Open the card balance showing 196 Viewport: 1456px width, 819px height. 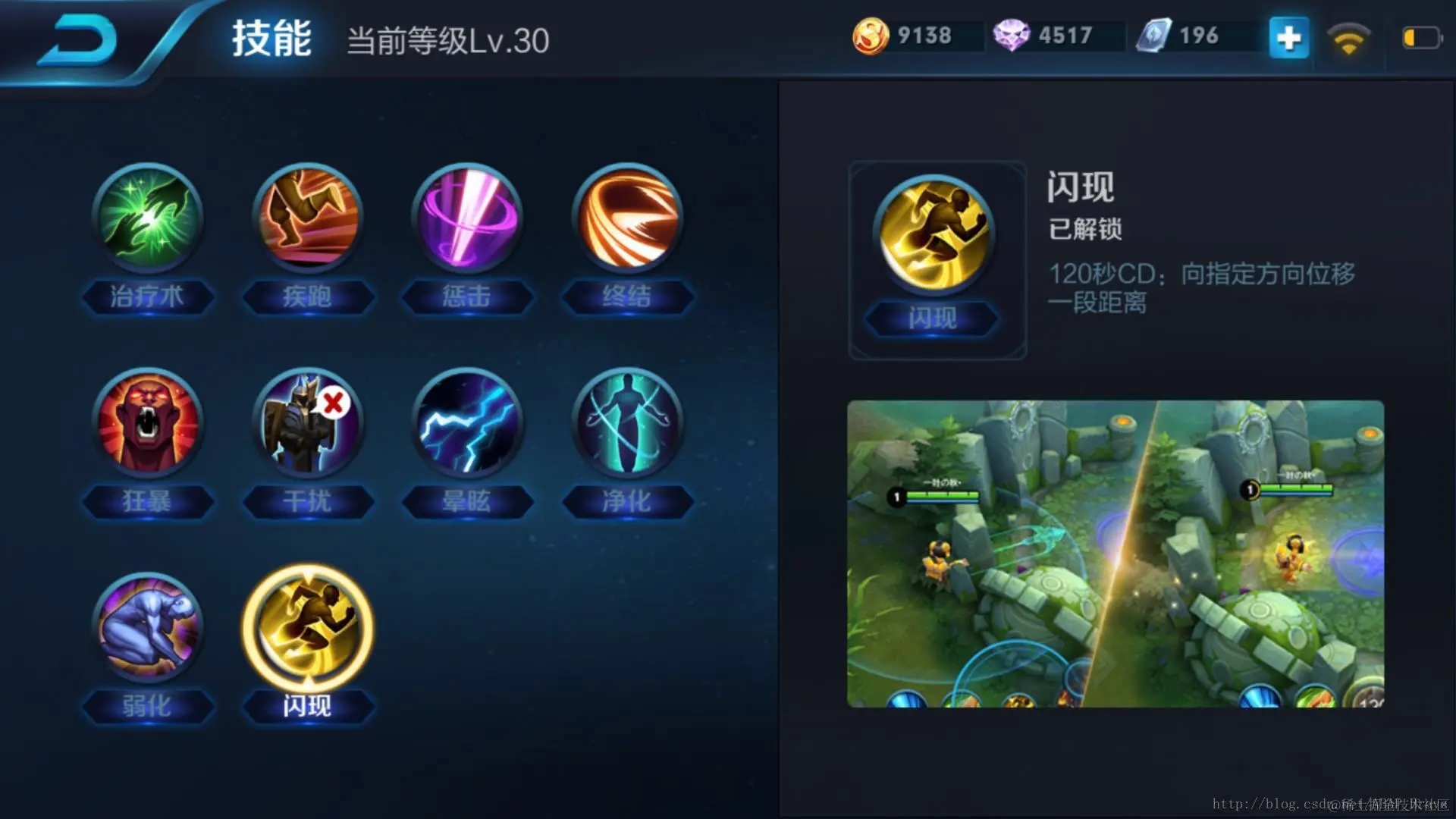tap(1179, 34)
